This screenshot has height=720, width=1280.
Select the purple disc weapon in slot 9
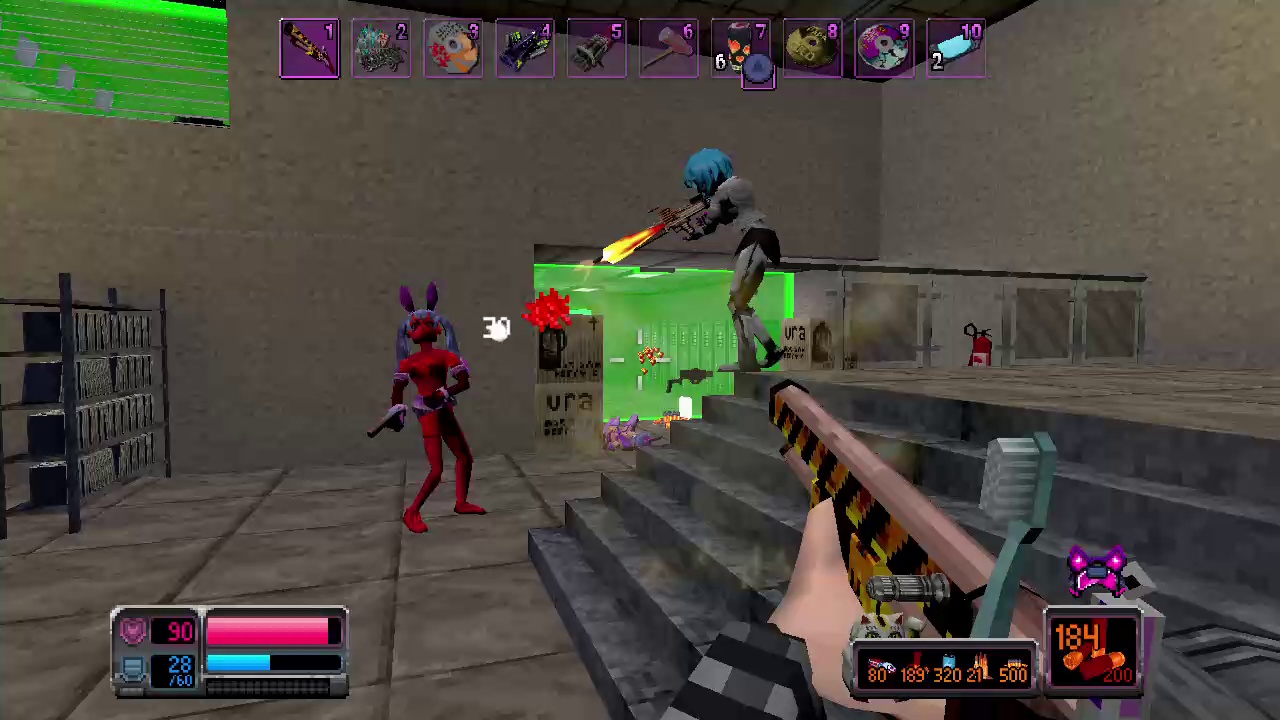point(884,47)
